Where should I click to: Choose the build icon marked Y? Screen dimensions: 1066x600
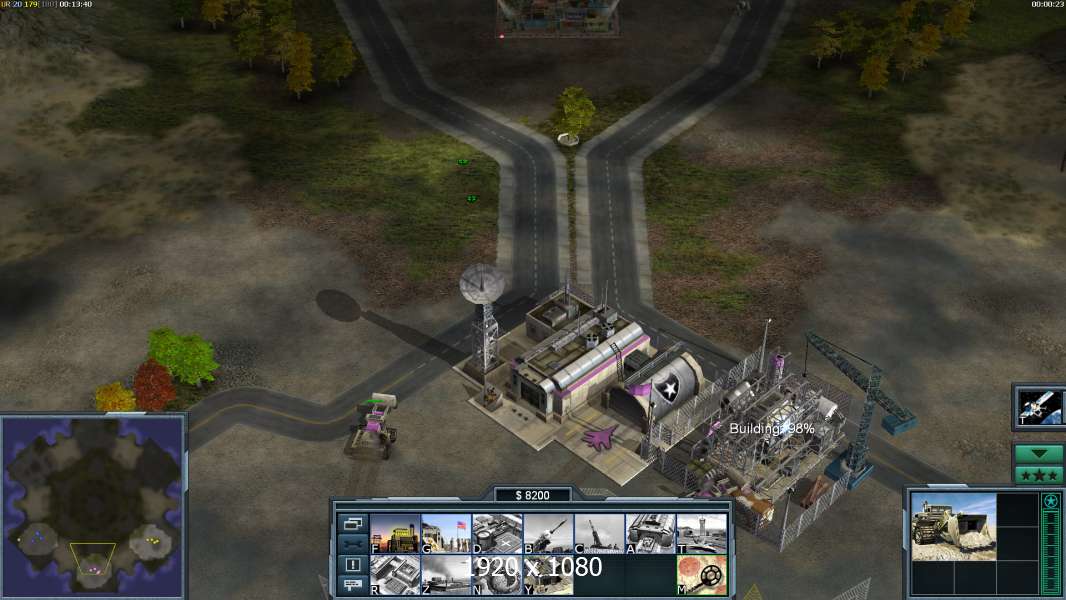[x=548, y=575]
